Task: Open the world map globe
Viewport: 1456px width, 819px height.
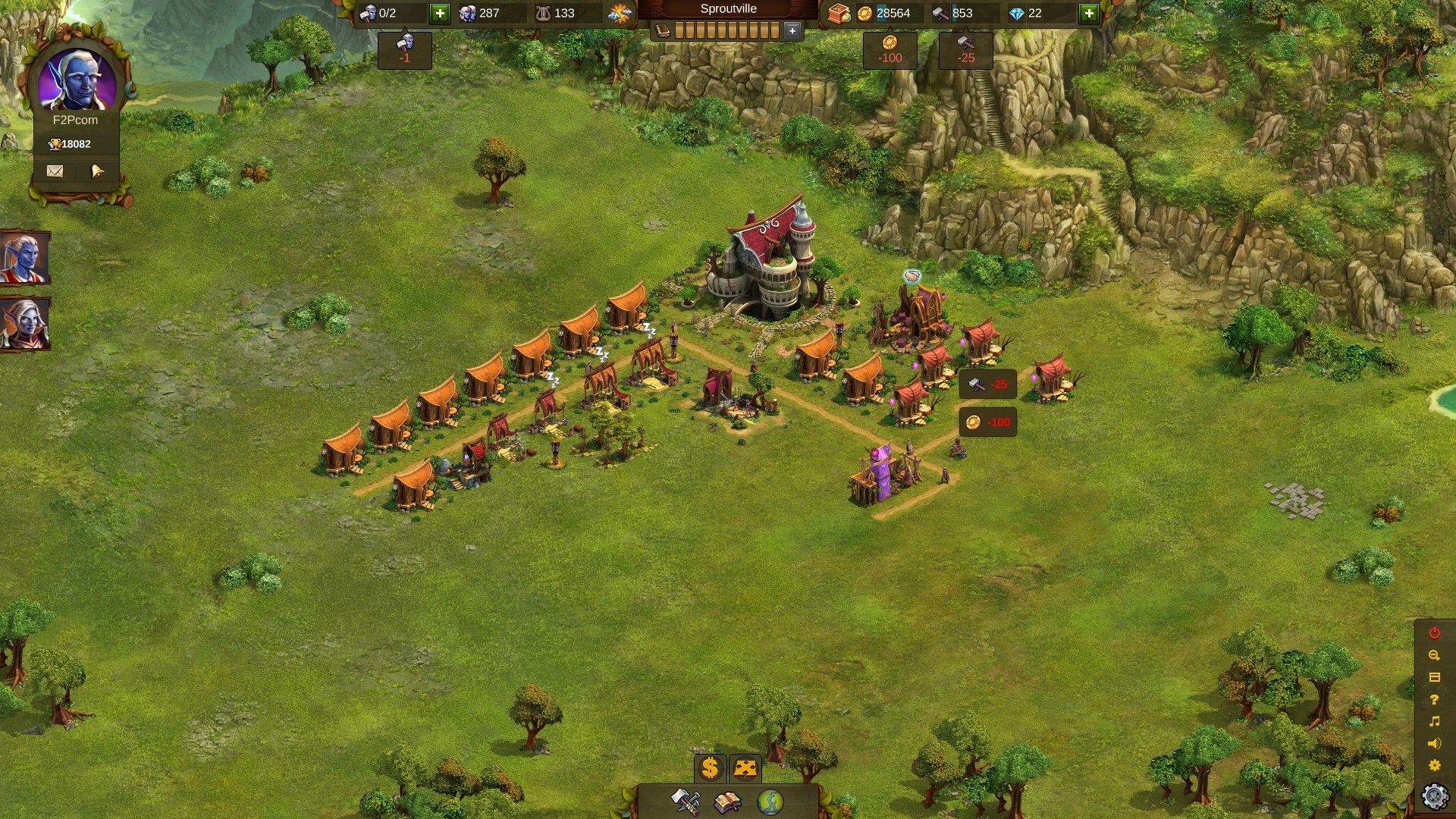Action: pos(770,802)
